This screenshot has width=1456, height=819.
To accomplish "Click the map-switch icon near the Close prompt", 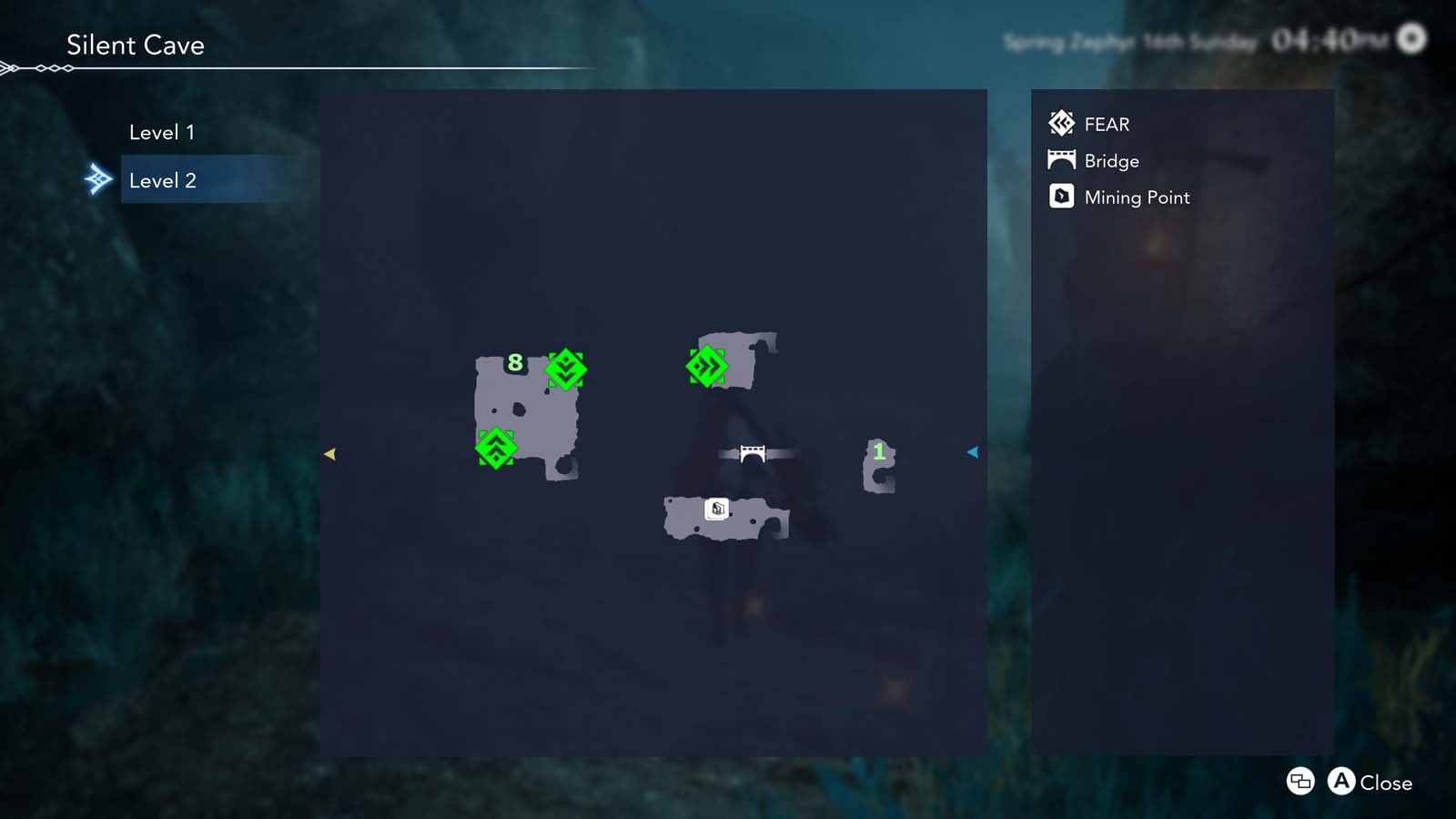I will point(1299,783).
